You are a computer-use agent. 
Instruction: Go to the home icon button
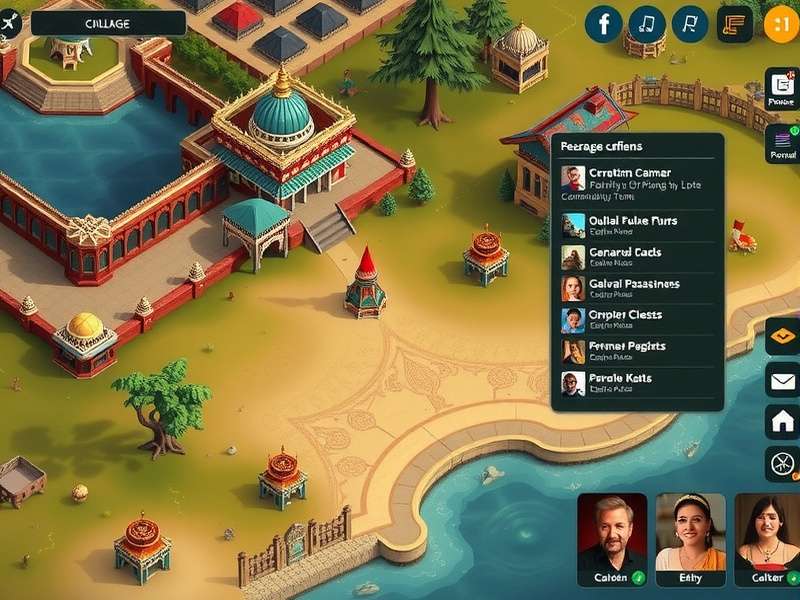(781, 421)
